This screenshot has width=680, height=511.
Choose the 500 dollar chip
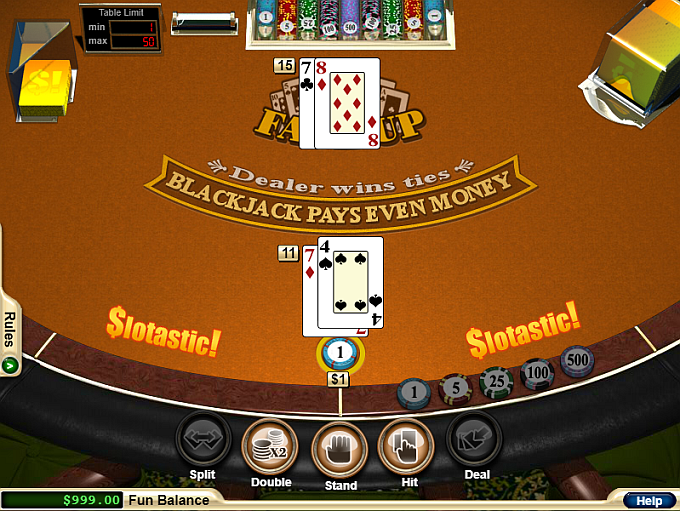click(577, 360)
